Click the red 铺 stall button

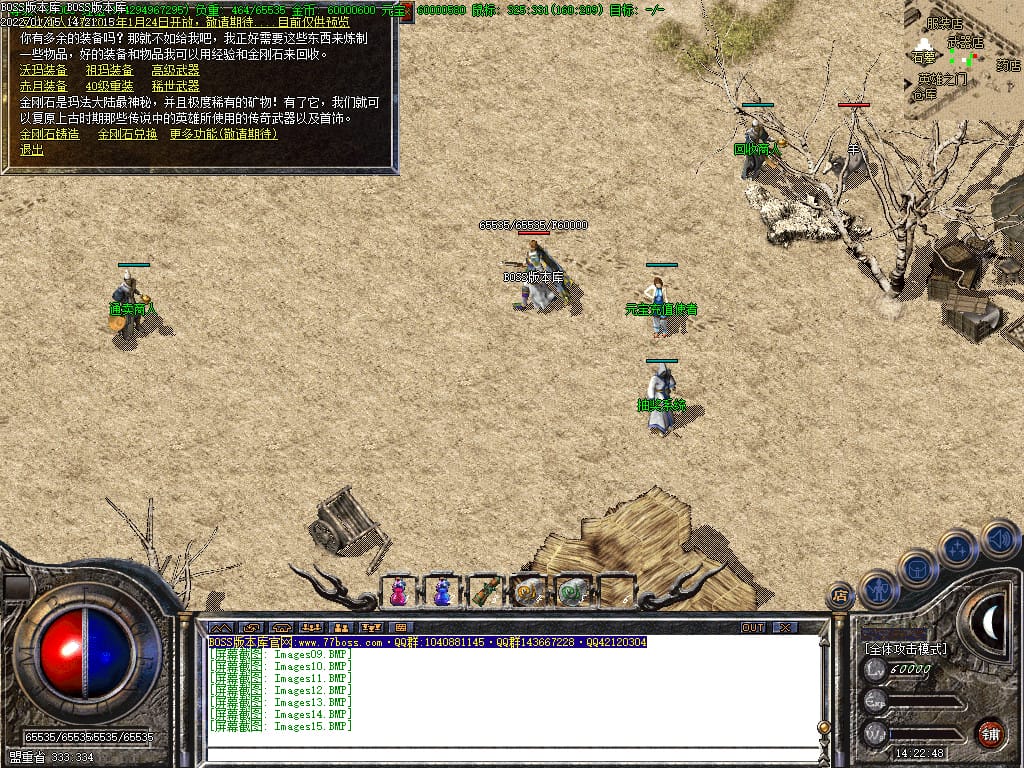tap(990, 733)
